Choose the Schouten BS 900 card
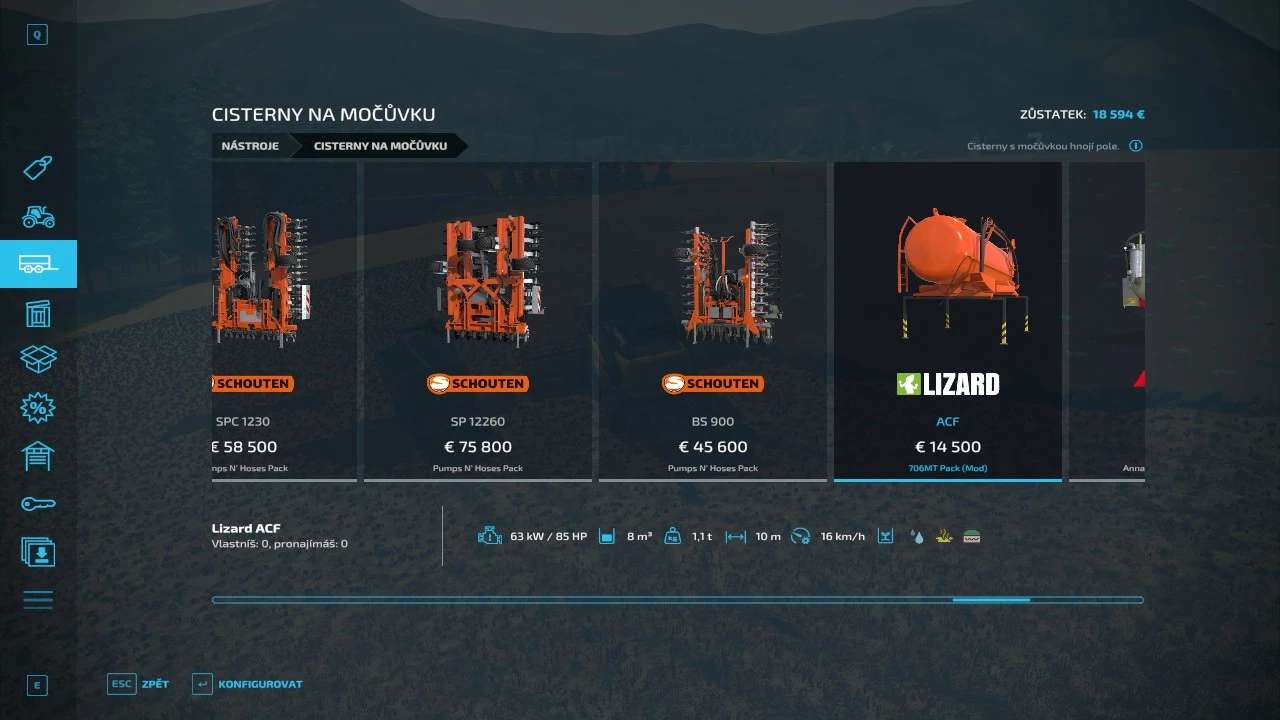Screen dimensions: 1280x720 click(712, 320)
